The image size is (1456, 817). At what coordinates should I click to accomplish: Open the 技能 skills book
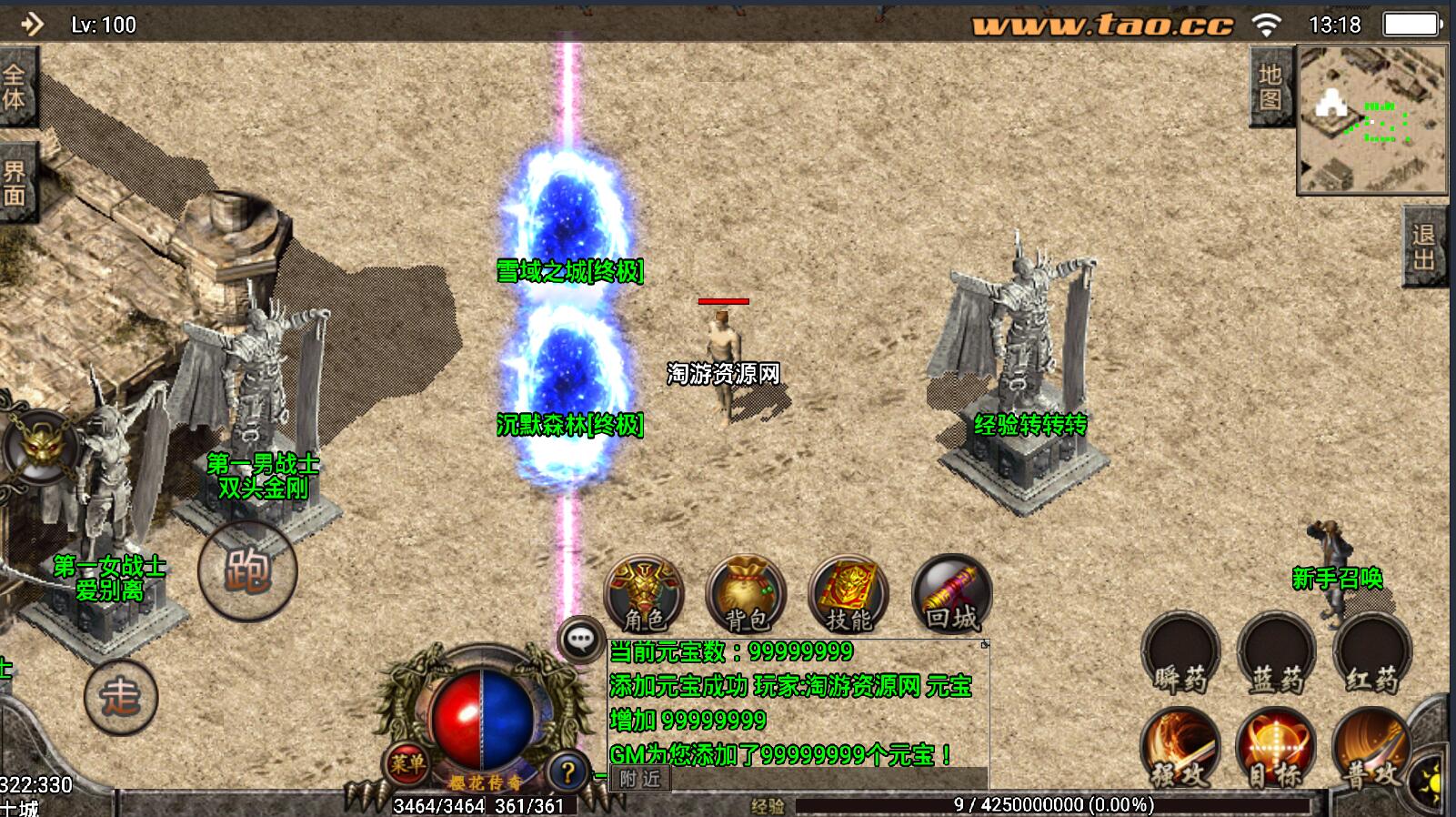coord(848,594)
